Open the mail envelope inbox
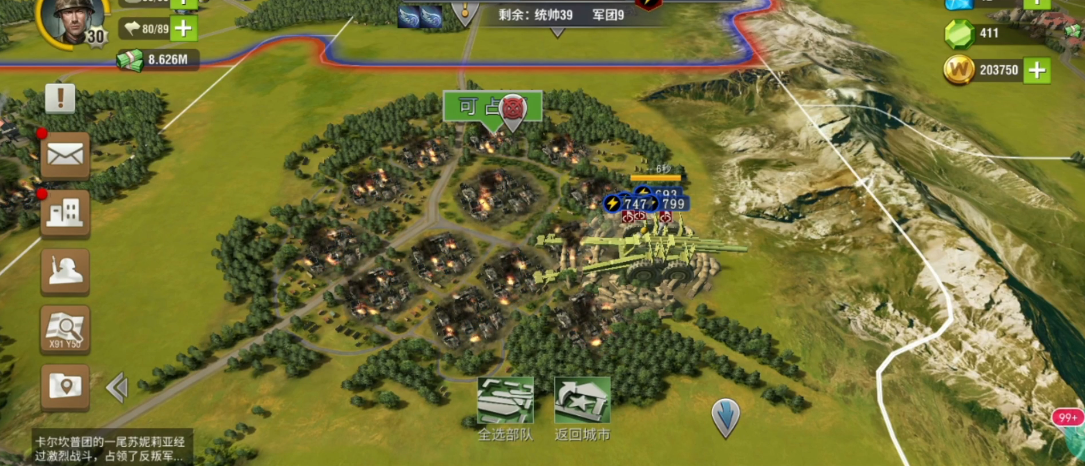1085x466 pixels. click(x=65, y=154)
